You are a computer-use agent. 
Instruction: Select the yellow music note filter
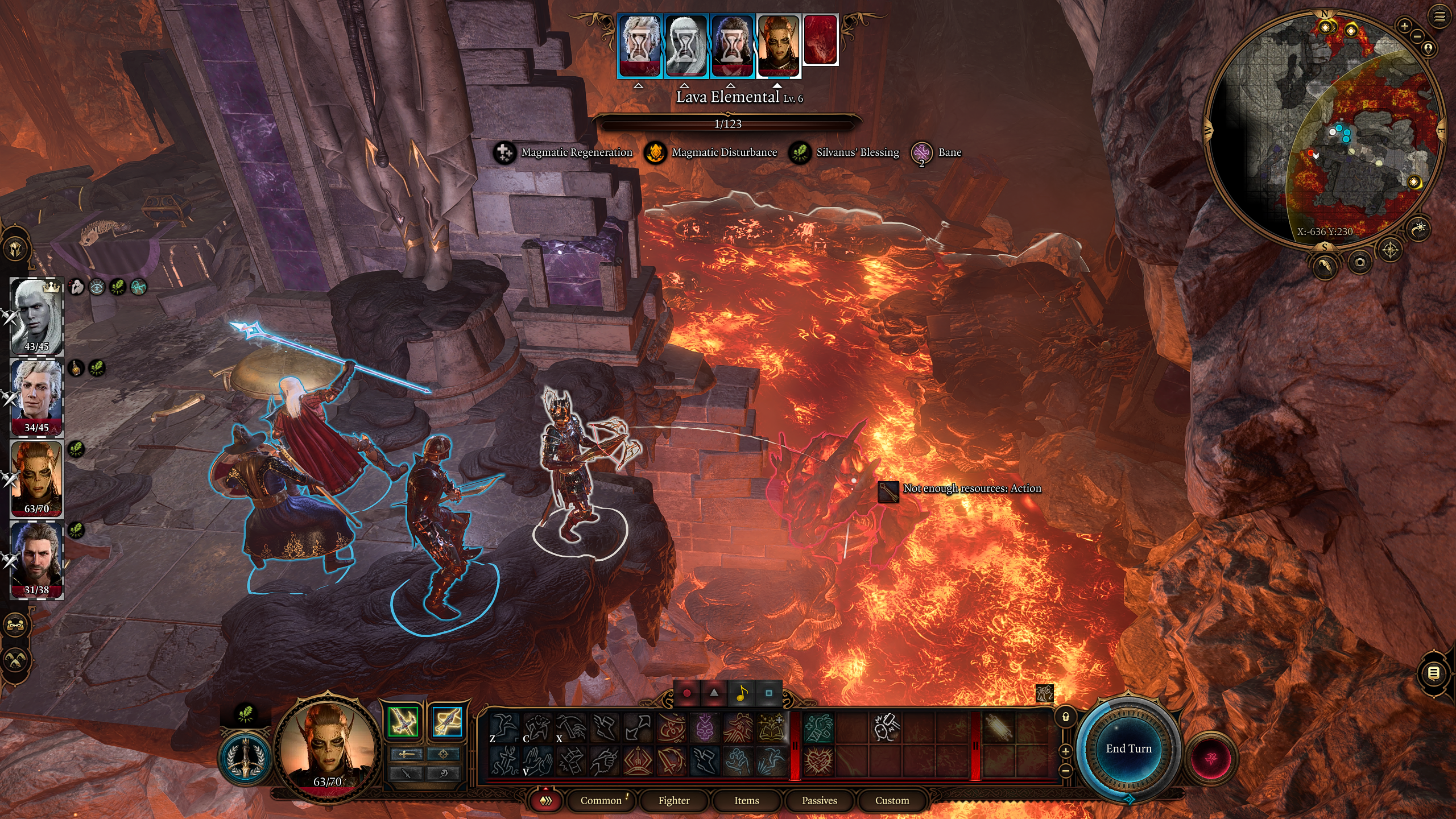(741, 693)
